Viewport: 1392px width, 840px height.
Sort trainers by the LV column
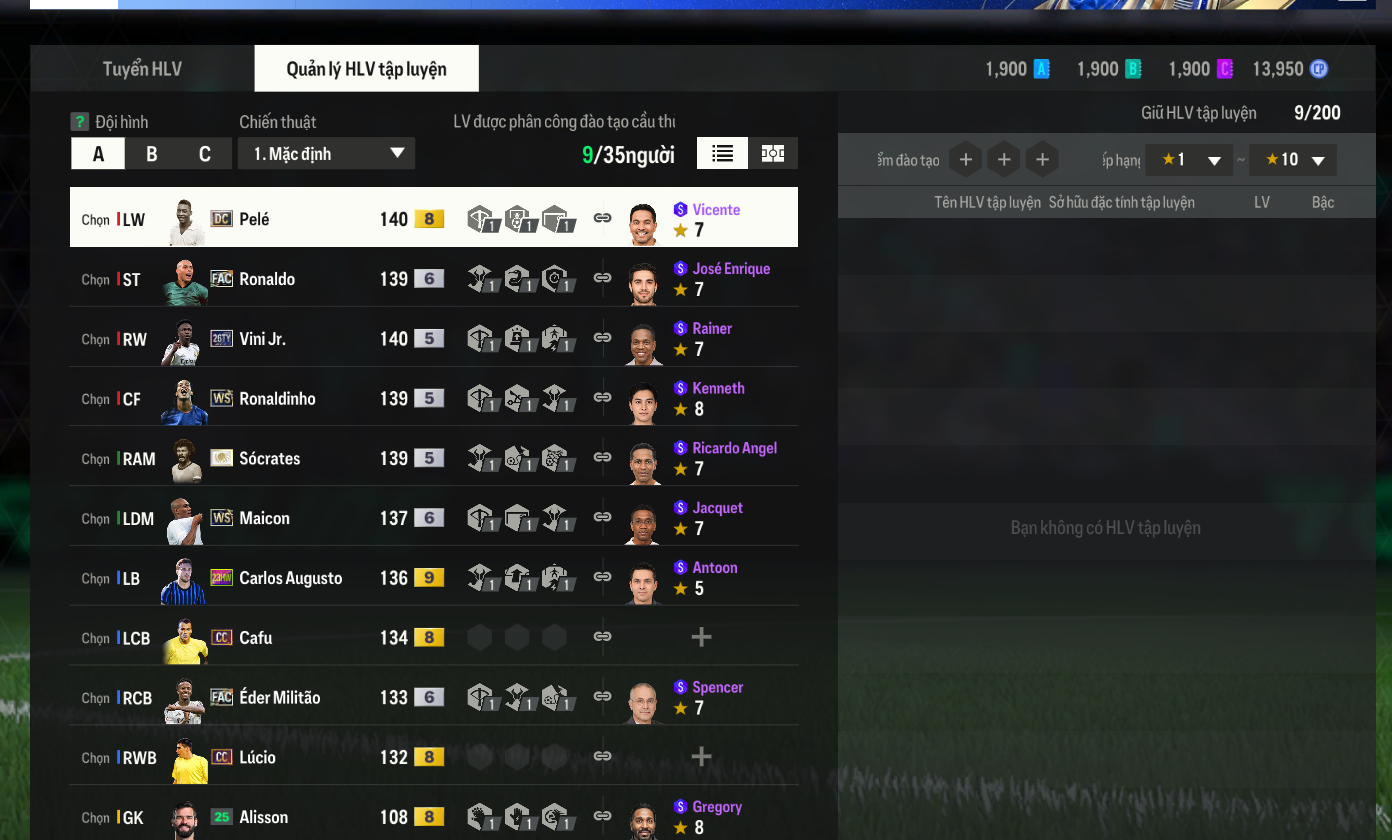tap(1261, 202)
